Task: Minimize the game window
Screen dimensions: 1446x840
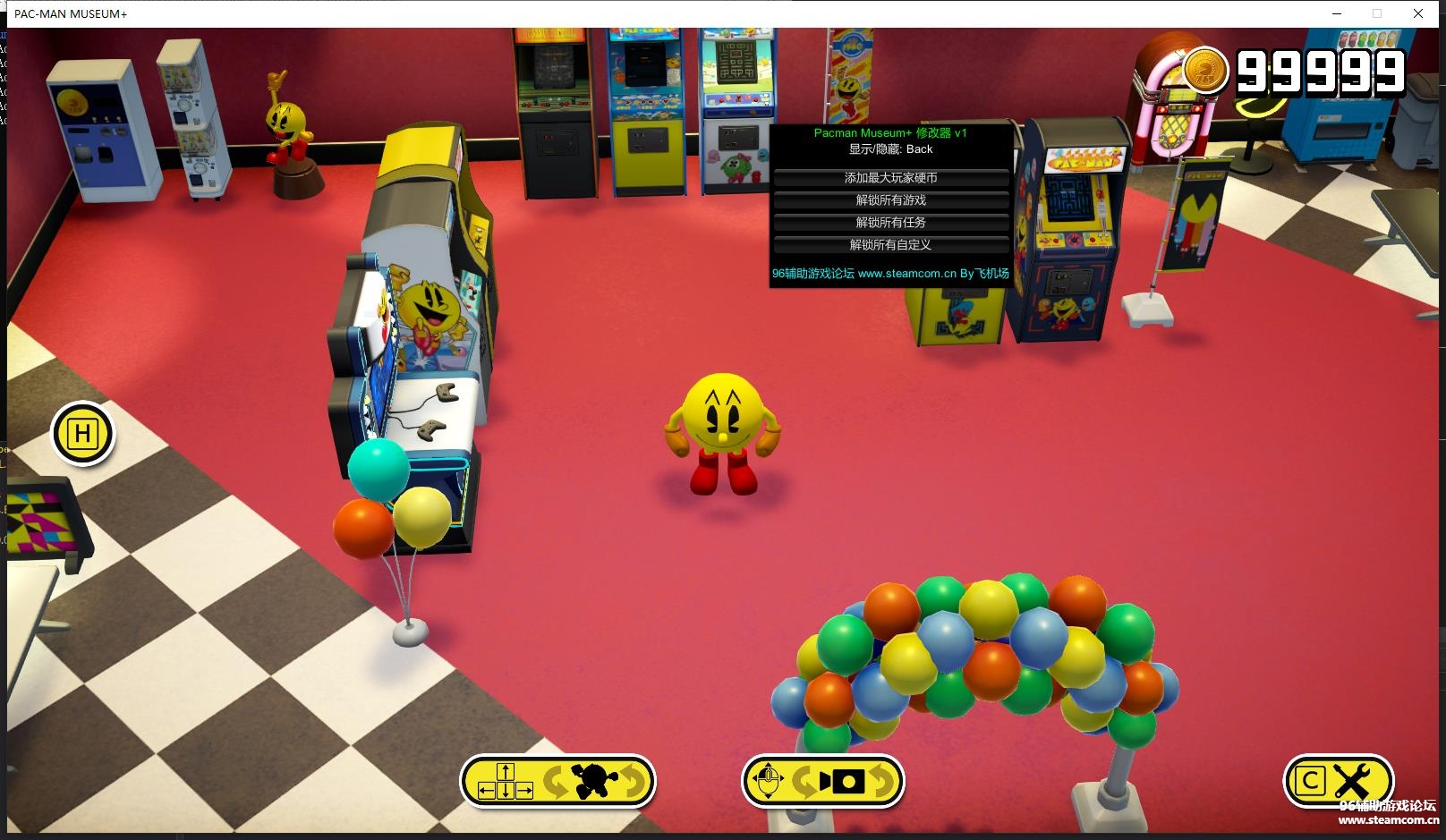Action: (1338, 13)
